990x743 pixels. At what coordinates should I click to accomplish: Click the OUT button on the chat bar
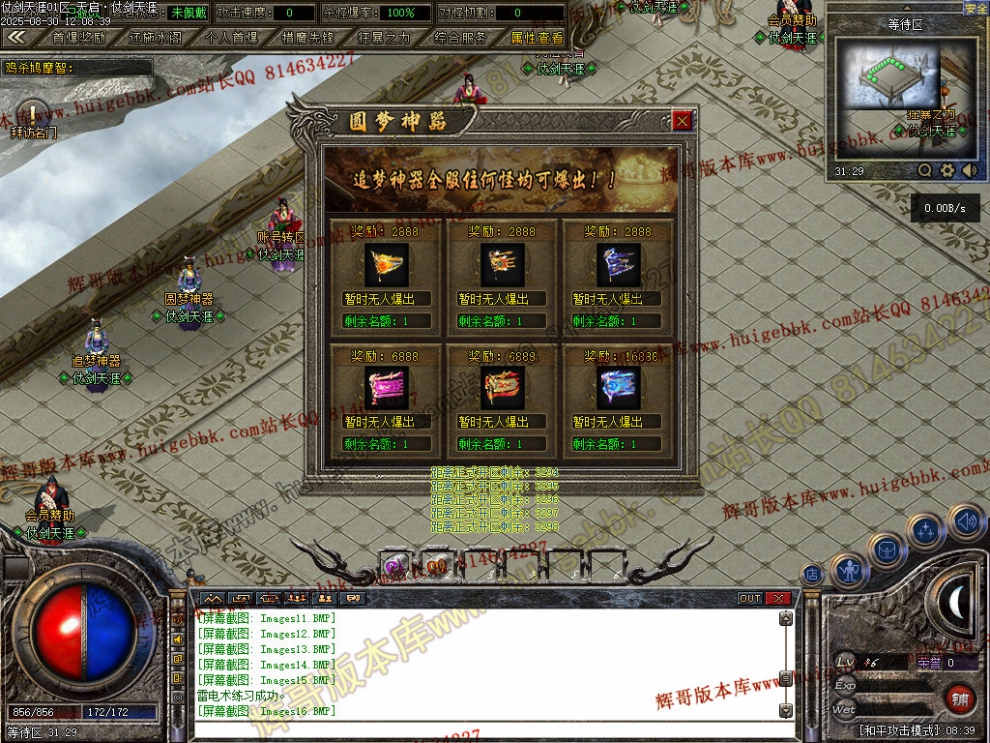(x=750, y=598)
